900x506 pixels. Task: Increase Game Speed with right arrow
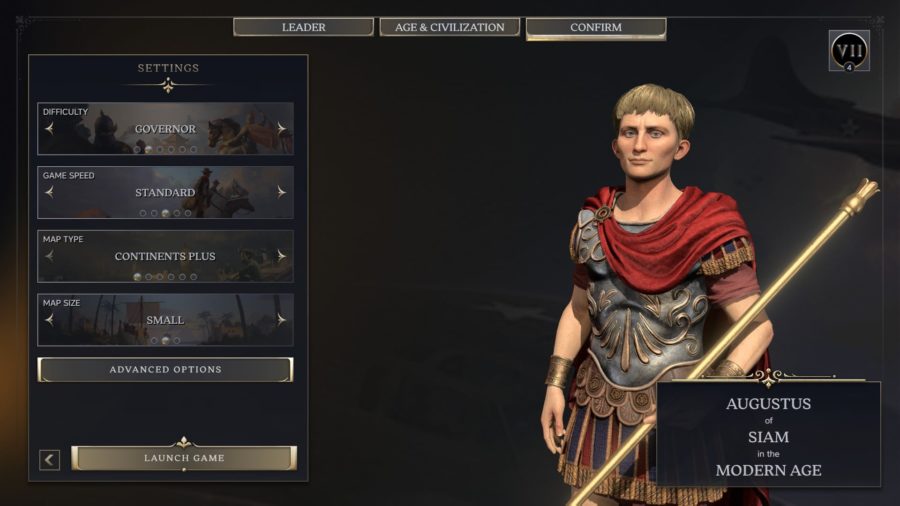click(282, 192)
